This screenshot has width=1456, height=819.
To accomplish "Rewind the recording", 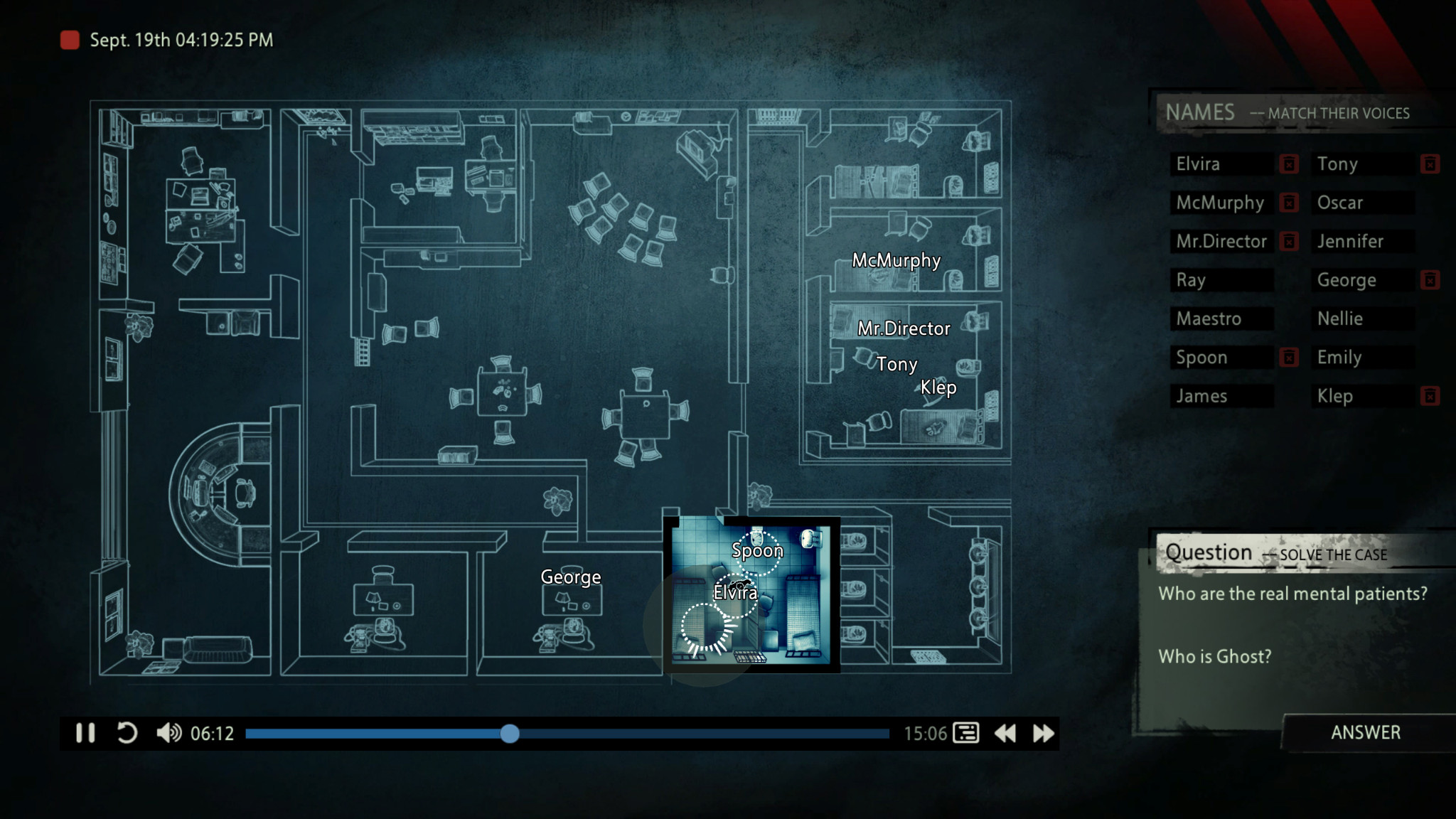I will point(1005,733).
